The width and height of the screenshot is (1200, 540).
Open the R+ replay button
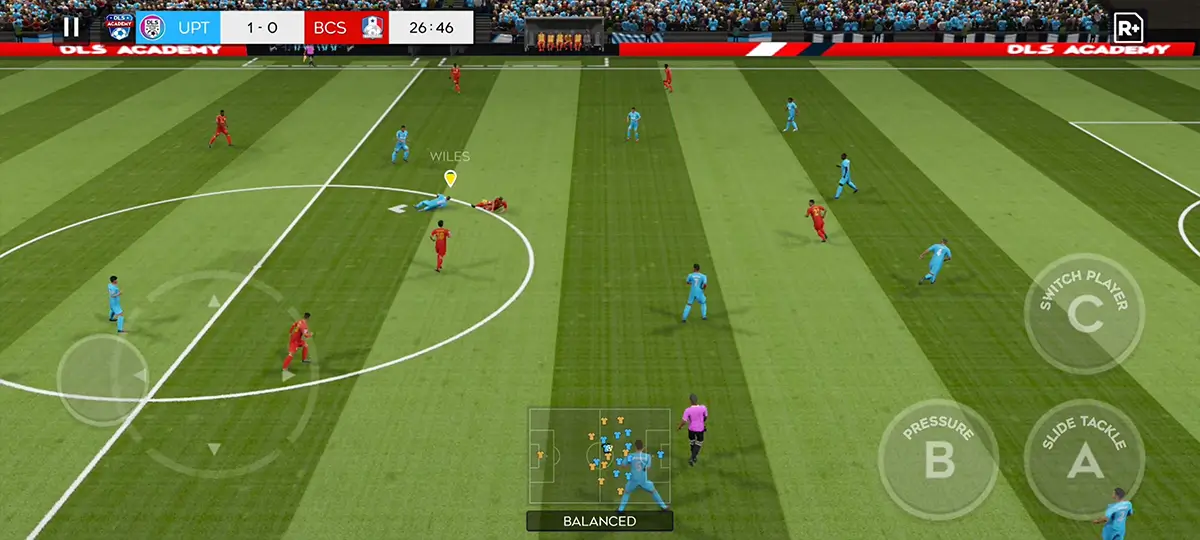pyautogui.click(x=1128, y=27)
